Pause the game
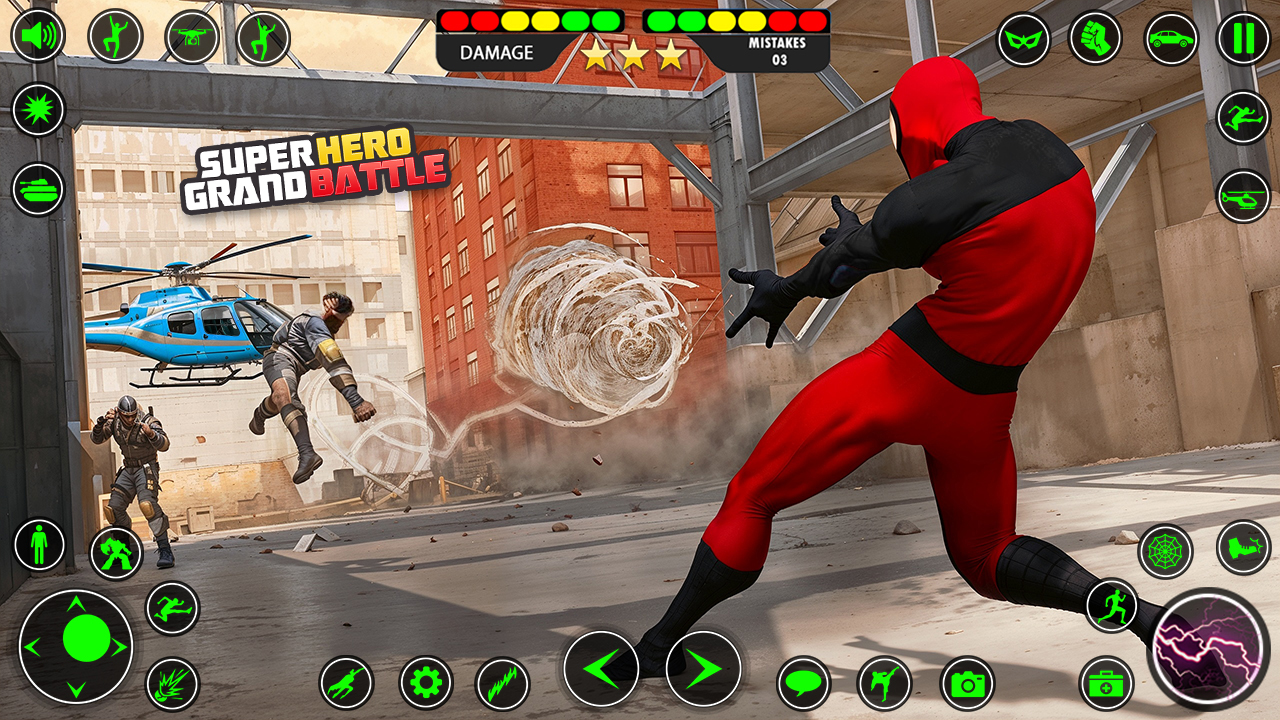 (x=1243, y=39)
